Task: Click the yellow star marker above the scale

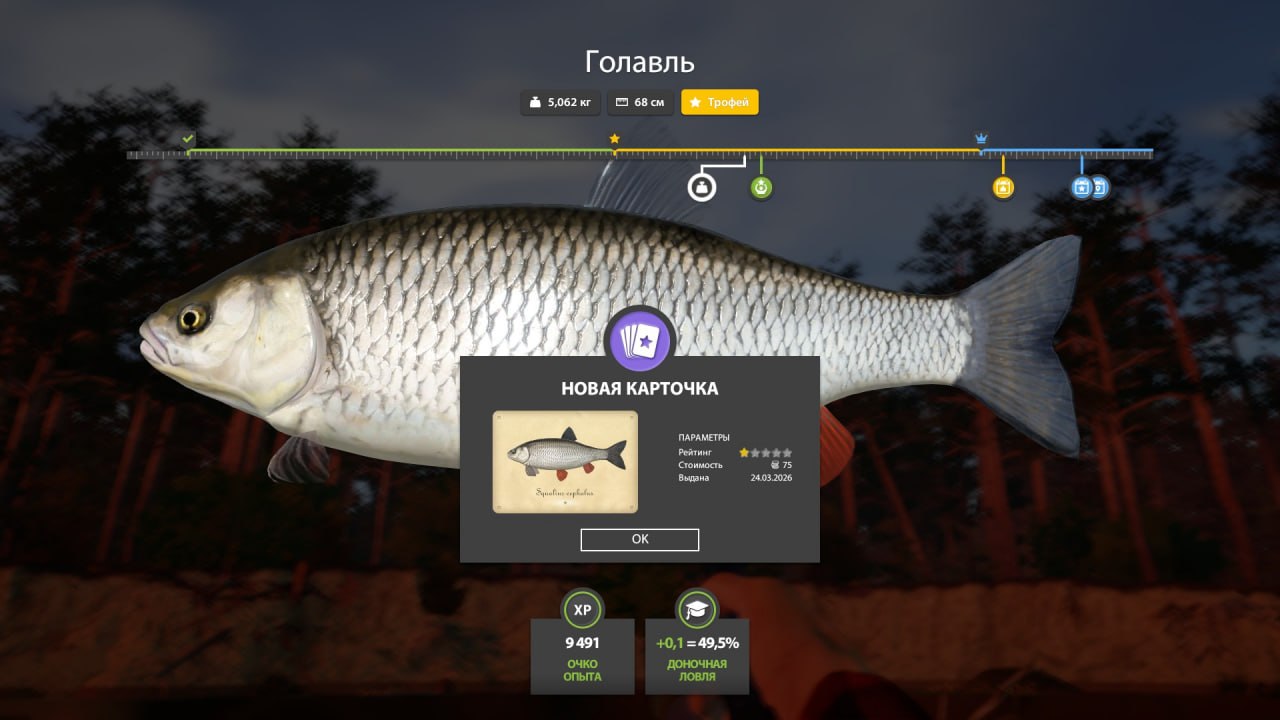Action: pos(614,139)
